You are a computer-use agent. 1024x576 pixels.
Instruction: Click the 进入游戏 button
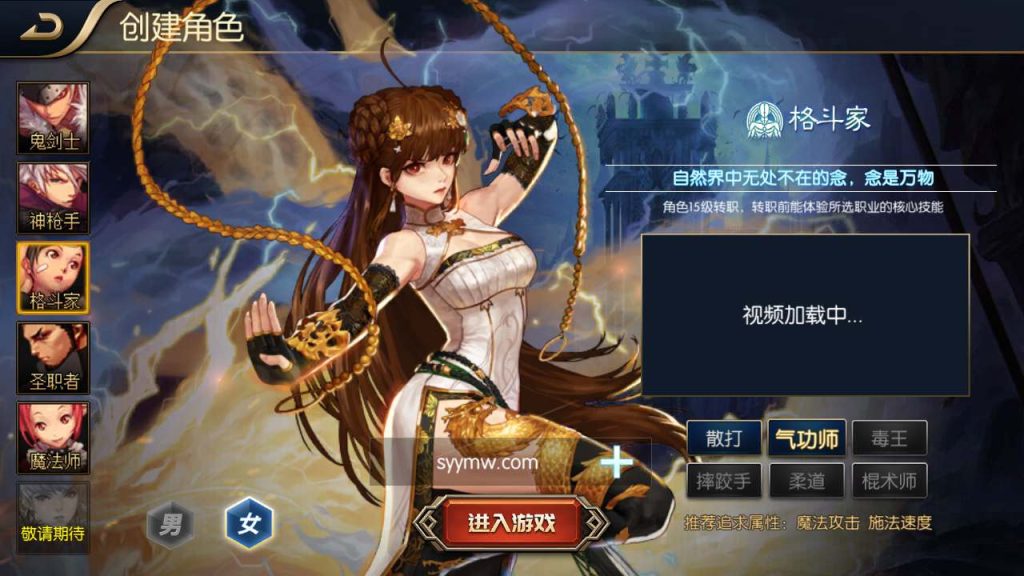pyautogui.click(x=511, y=522)
